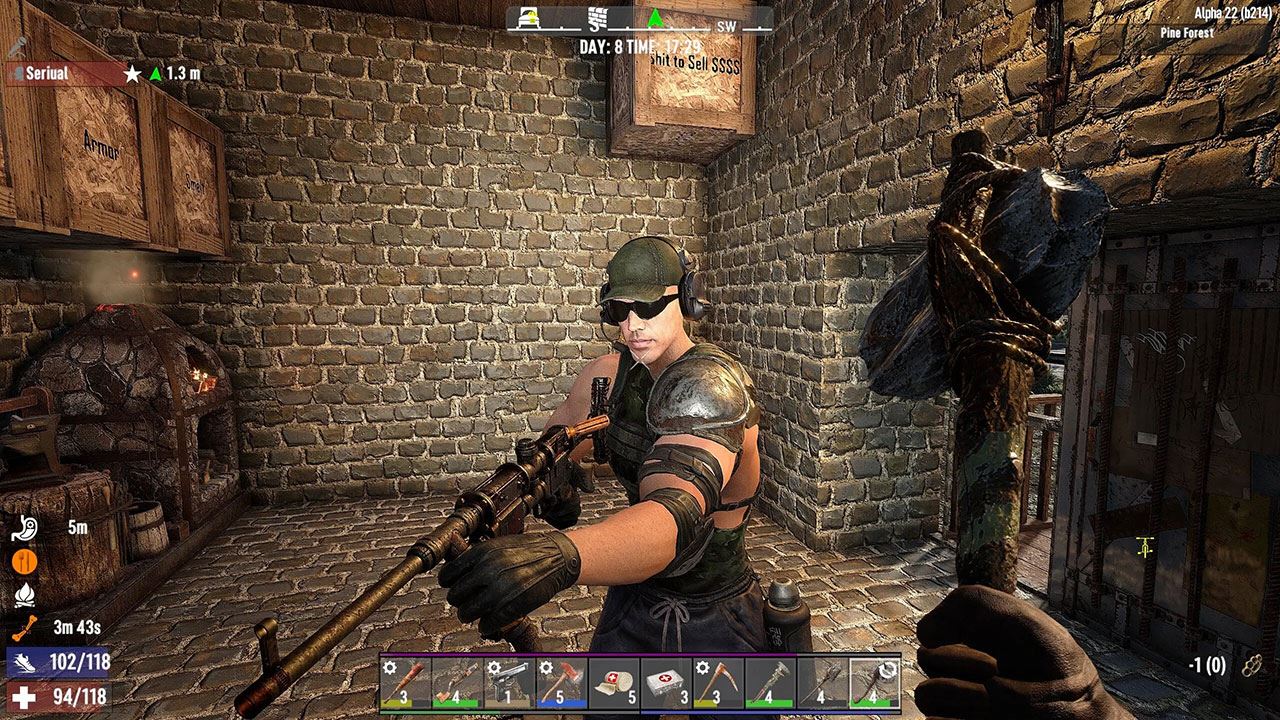The image size is (1280, 720).
Task: Click the broken bone status icon
Action: coord(25,628)
